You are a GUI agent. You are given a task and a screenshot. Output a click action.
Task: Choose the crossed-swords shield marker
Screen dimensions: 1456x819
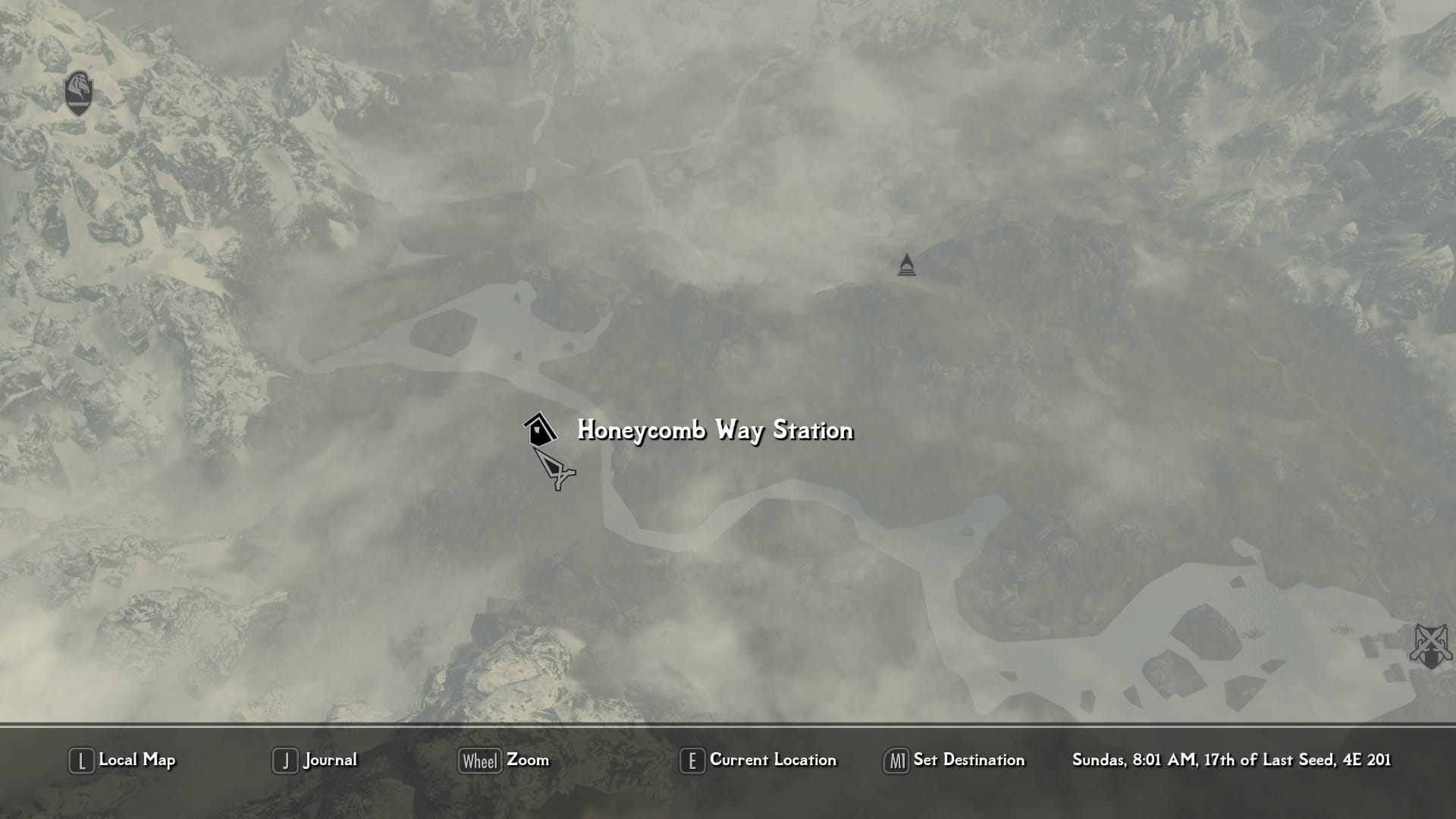click(x=1430, y=646)
